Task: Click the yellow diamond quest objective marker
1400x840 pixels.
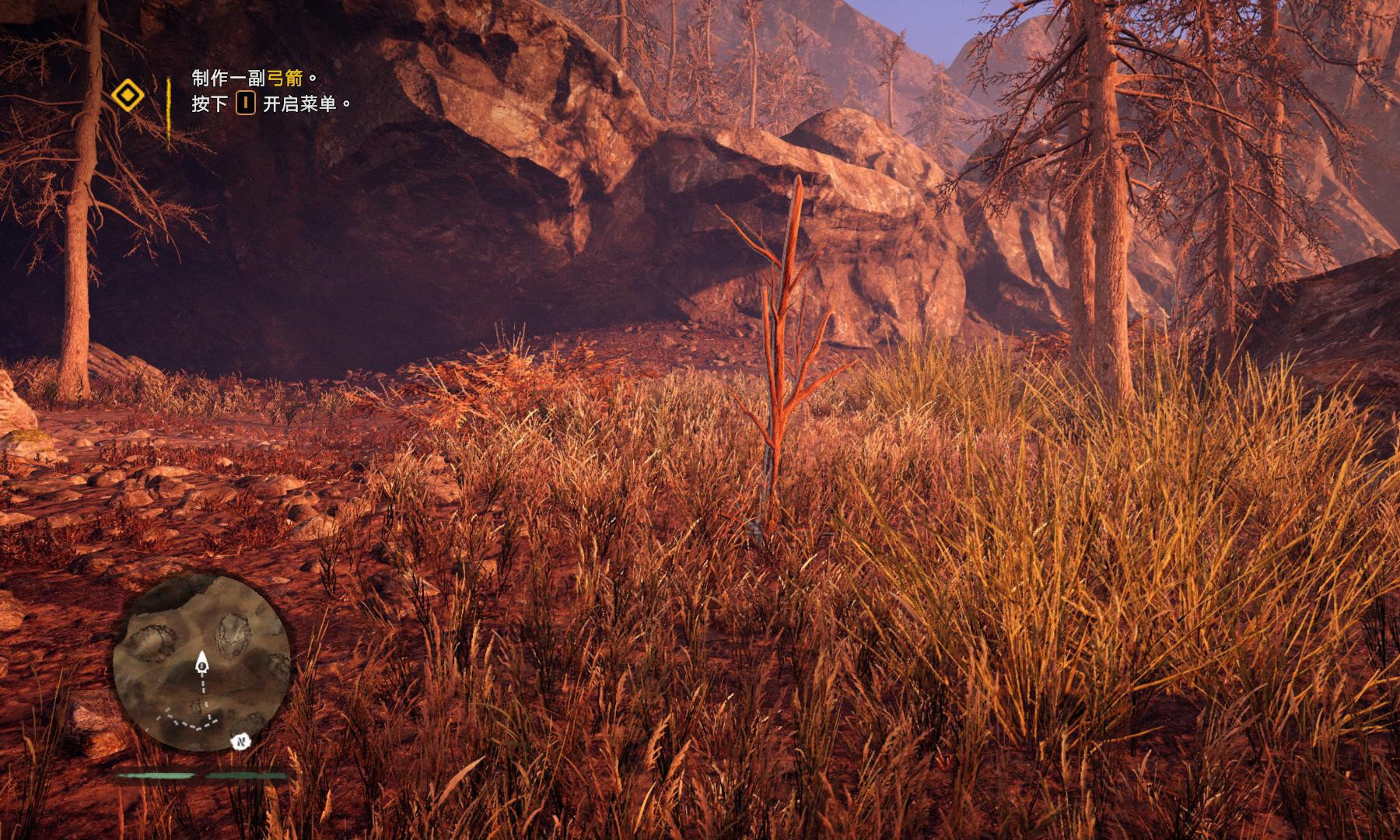Action: [127, 96]
